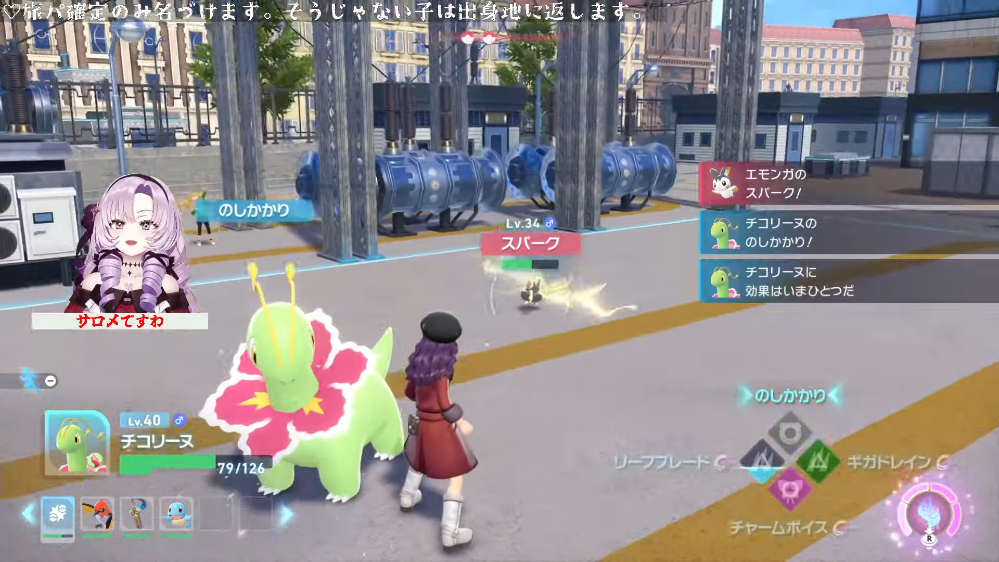Select the のしかかり move diamond
The image size is (999, 562).
(x=790, y=431)
